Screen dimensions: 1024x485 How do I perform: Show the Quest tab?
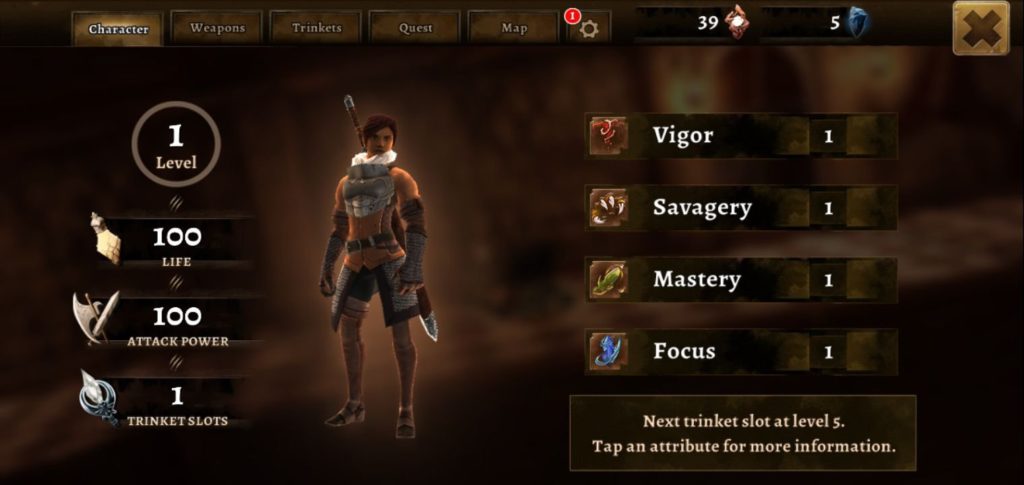[x=415, y=28]
